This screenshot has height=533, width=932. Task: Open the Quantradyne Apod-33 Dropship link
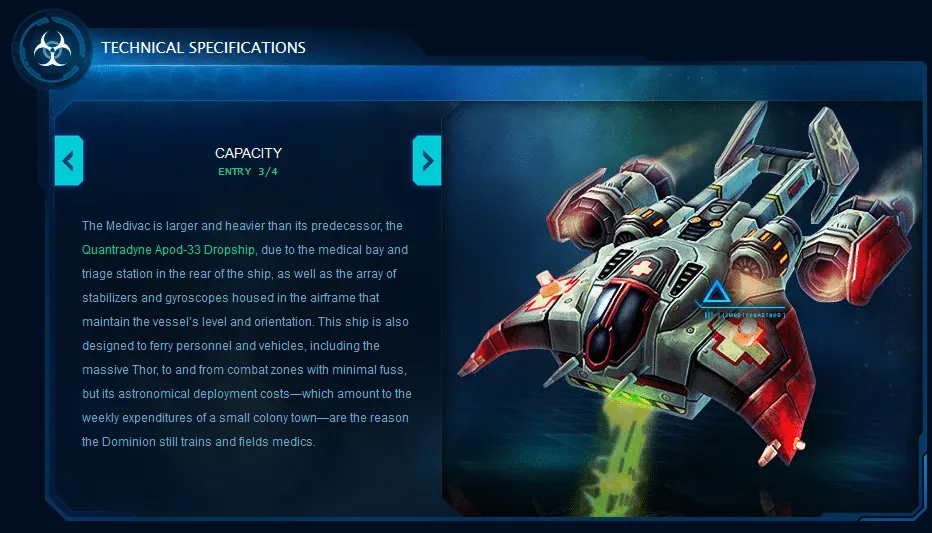[x=169, y=249]
